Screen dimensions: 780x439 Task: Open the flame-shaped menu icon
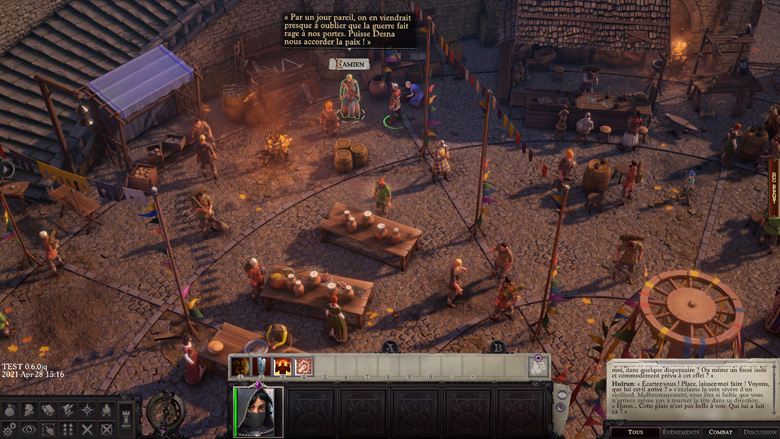[x=106, y=410]
